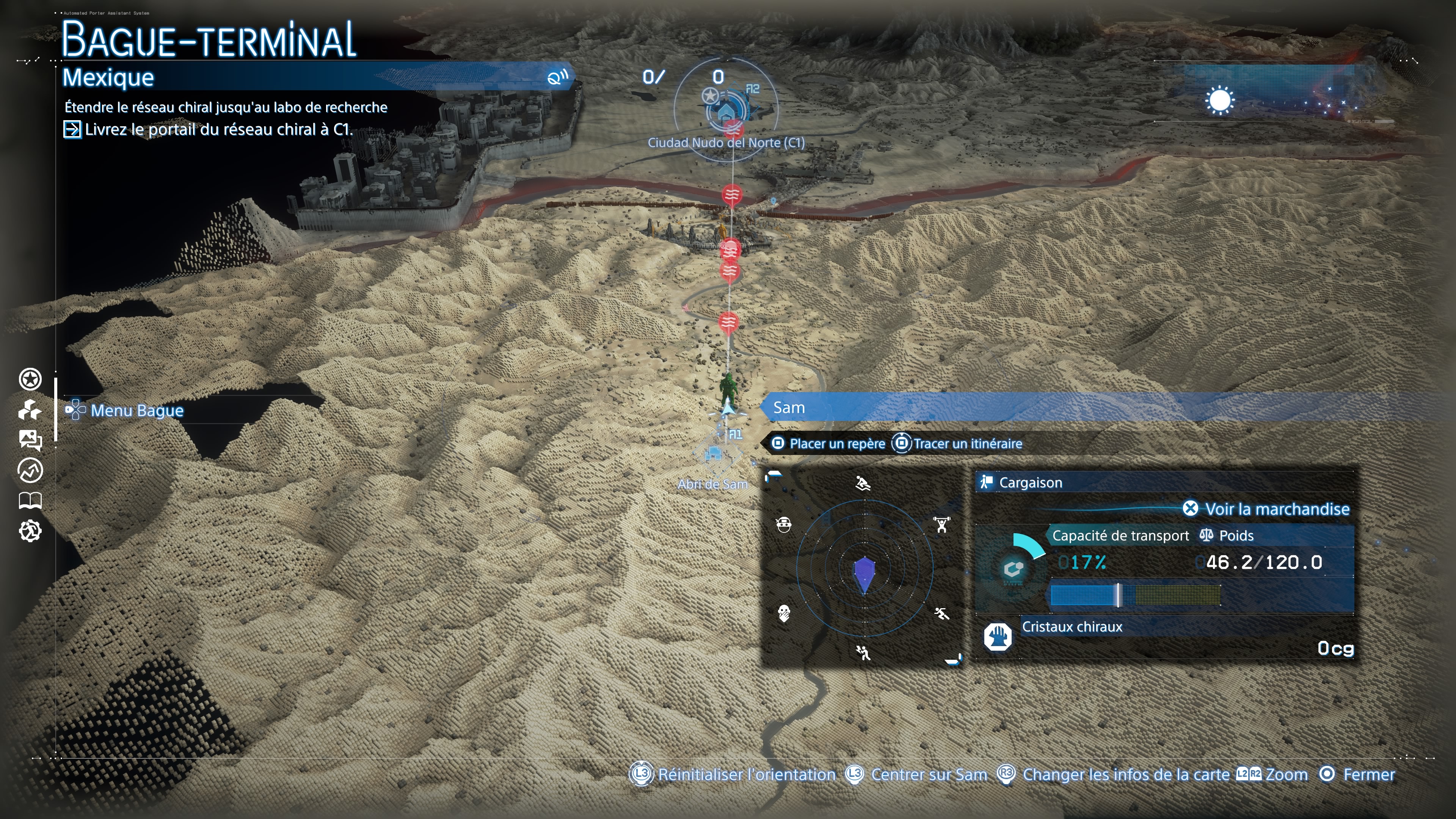Screen dimensions: 1456x819
Task: Open the Menu Bague entry
Action: coord(136,410)
